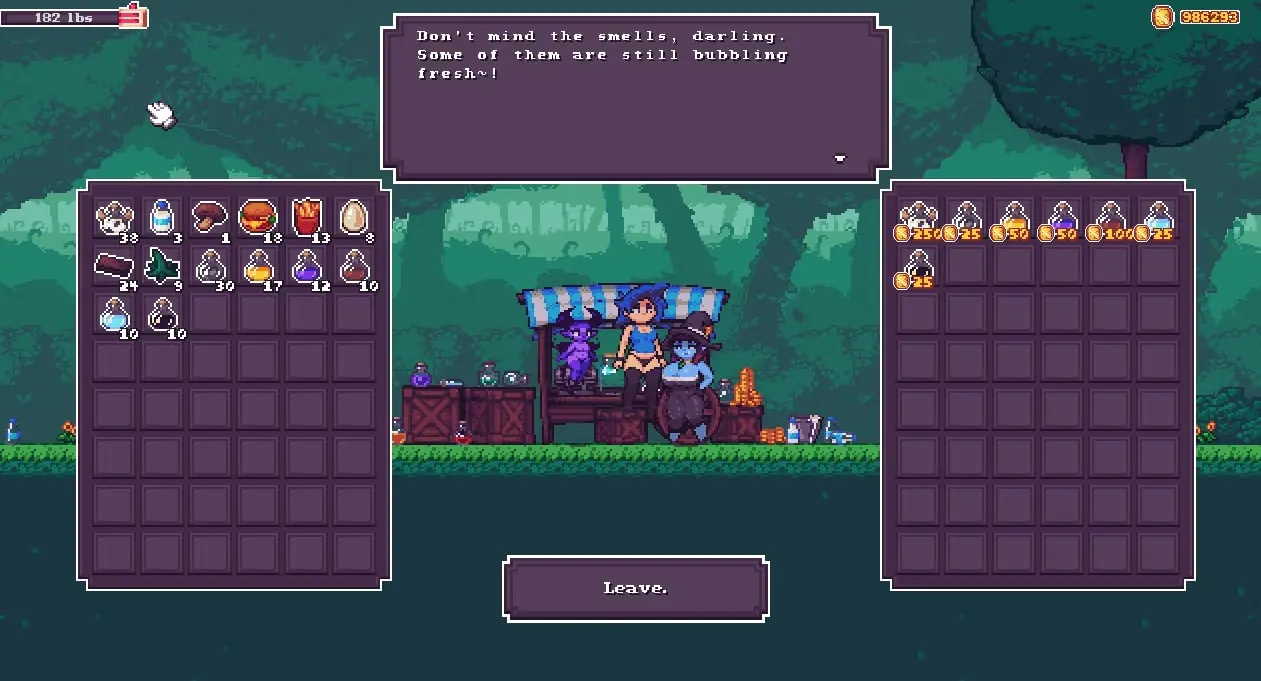Choose the black potion stack of 10
Viewport: 1261px width, 681px height.
coord(162,315)
